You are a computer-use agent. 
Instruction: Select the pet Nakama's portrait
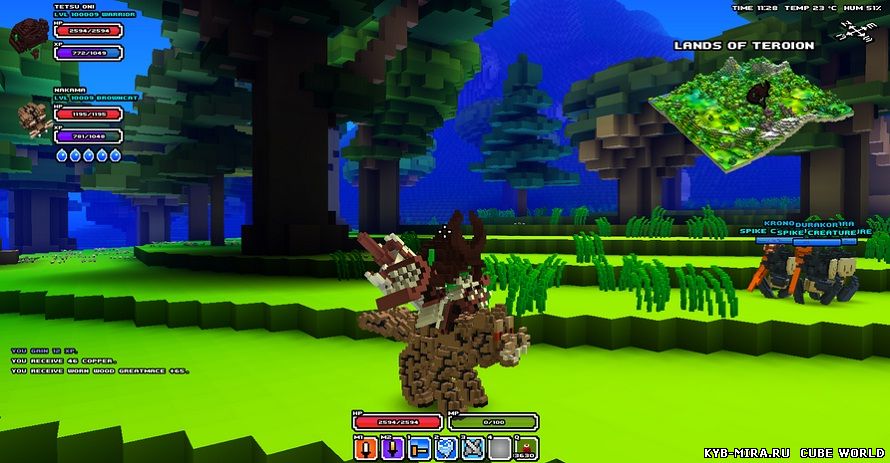(x=32, y=118)
